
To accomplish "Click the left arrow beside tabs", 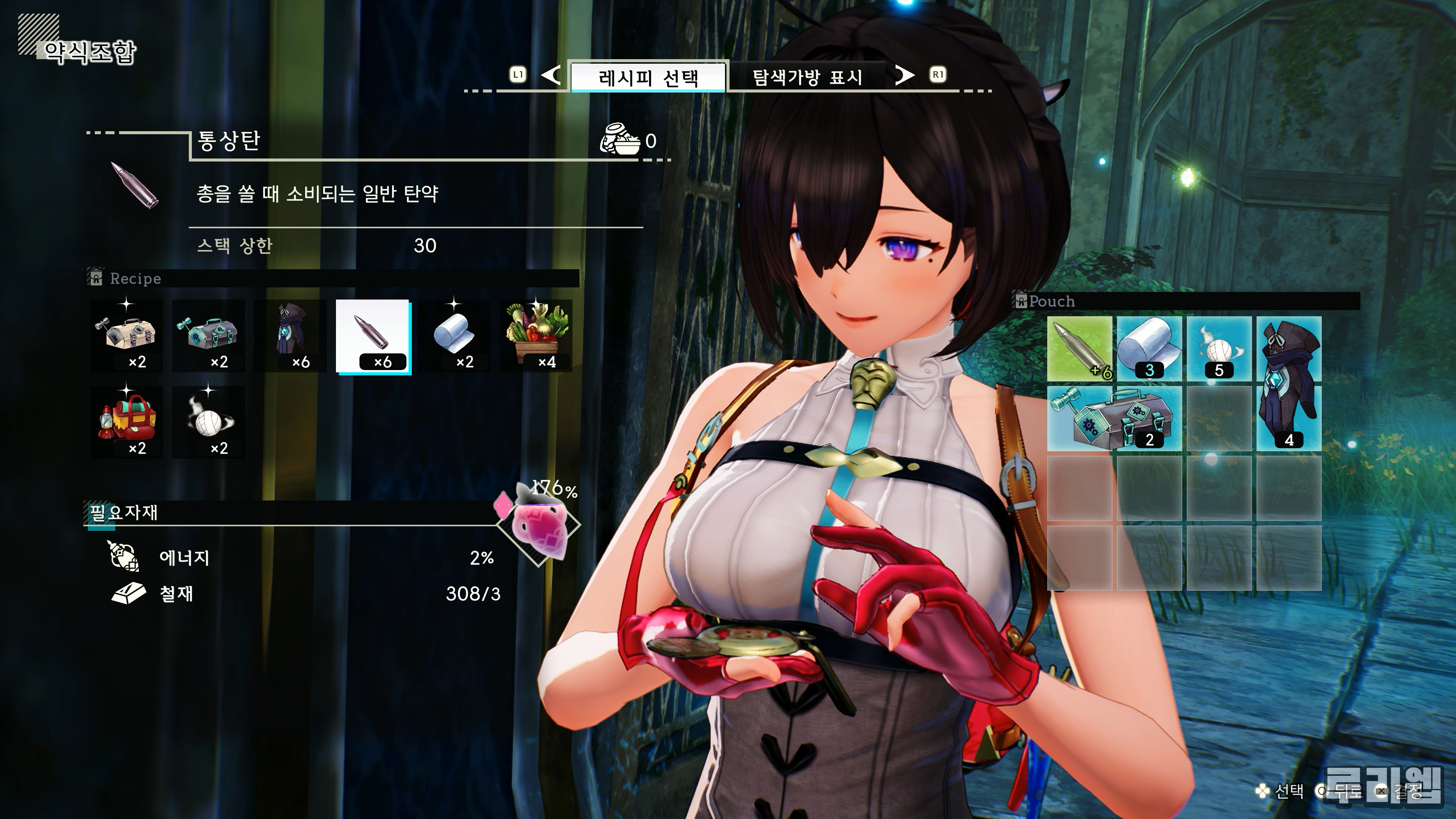I will (551, 75).
